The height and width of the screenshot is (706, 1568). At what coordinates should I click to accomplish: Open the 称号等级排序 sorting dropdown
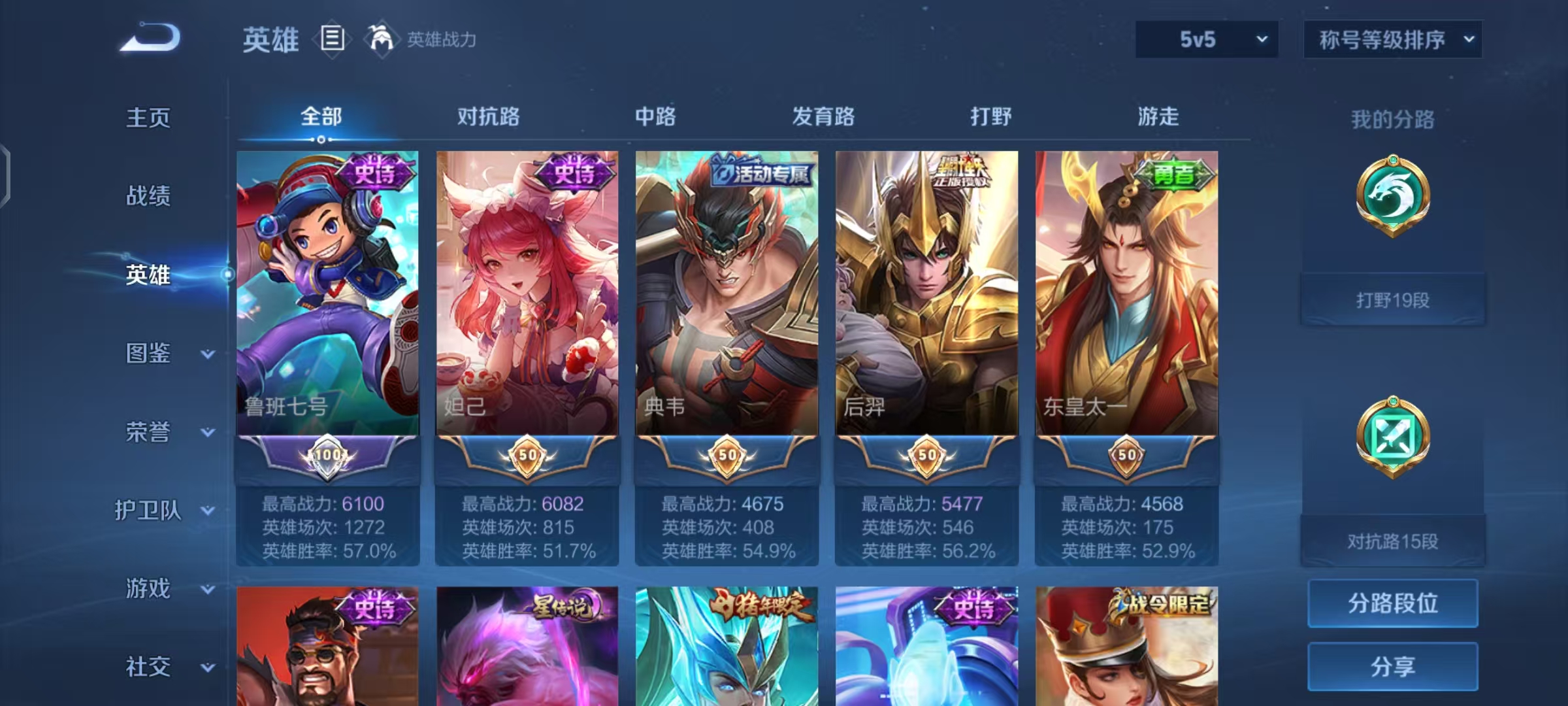coord(1392,39)
